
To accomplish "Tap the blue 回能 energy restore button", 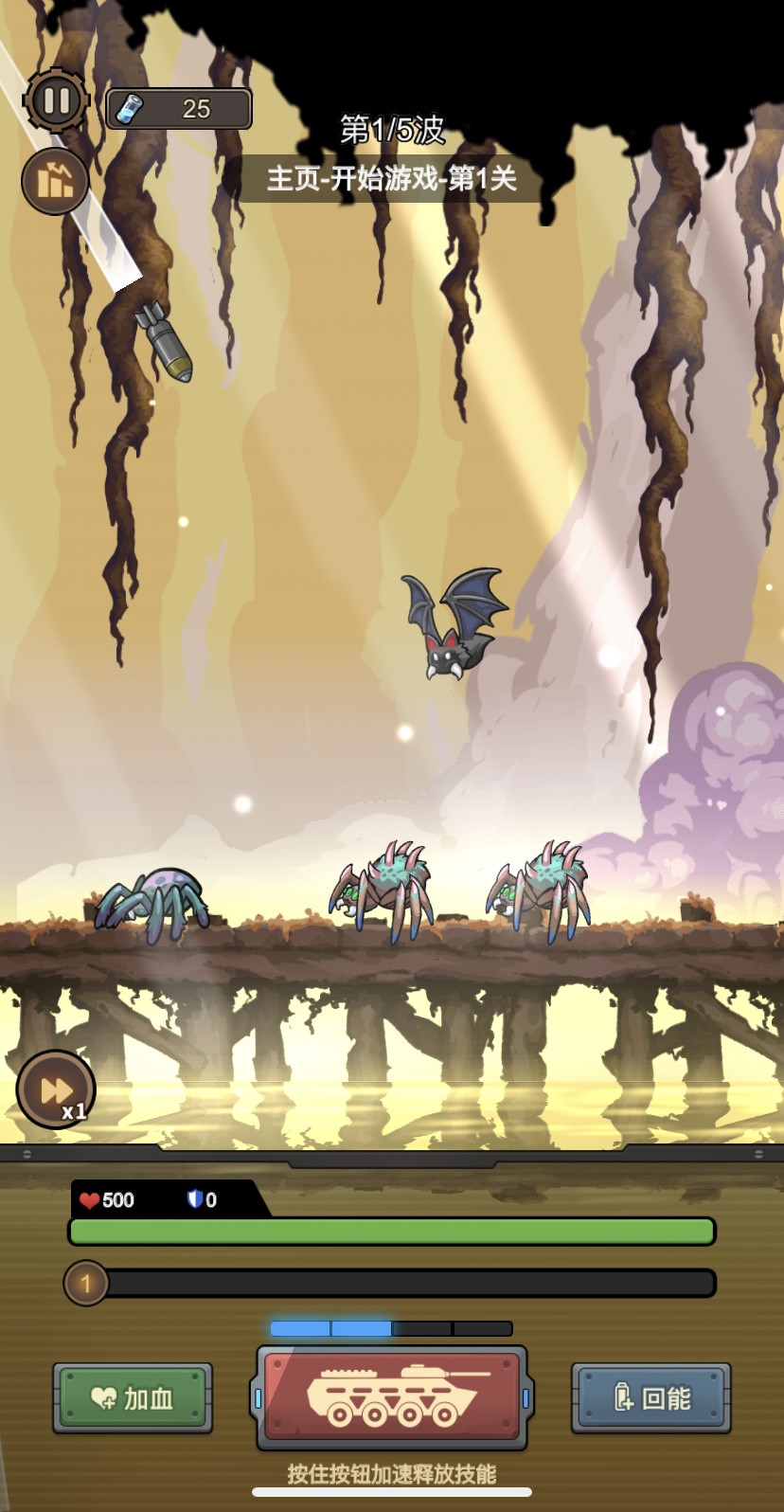I will [651, 1397].
